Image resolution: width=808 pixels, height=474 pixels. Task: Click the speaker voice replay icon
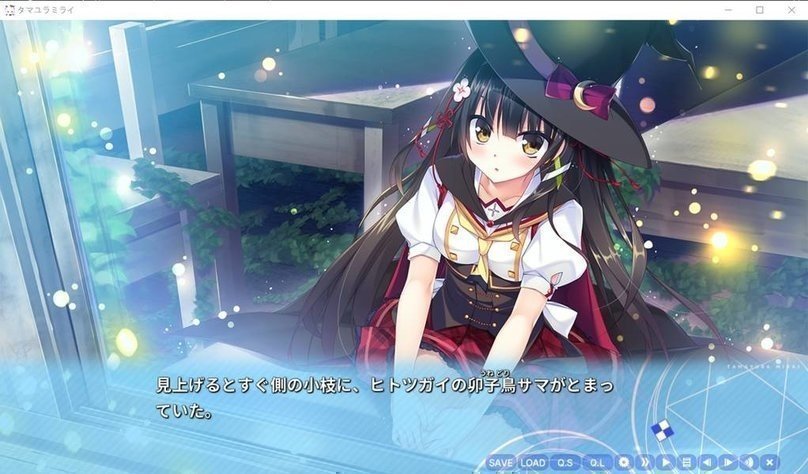(748, 463)
